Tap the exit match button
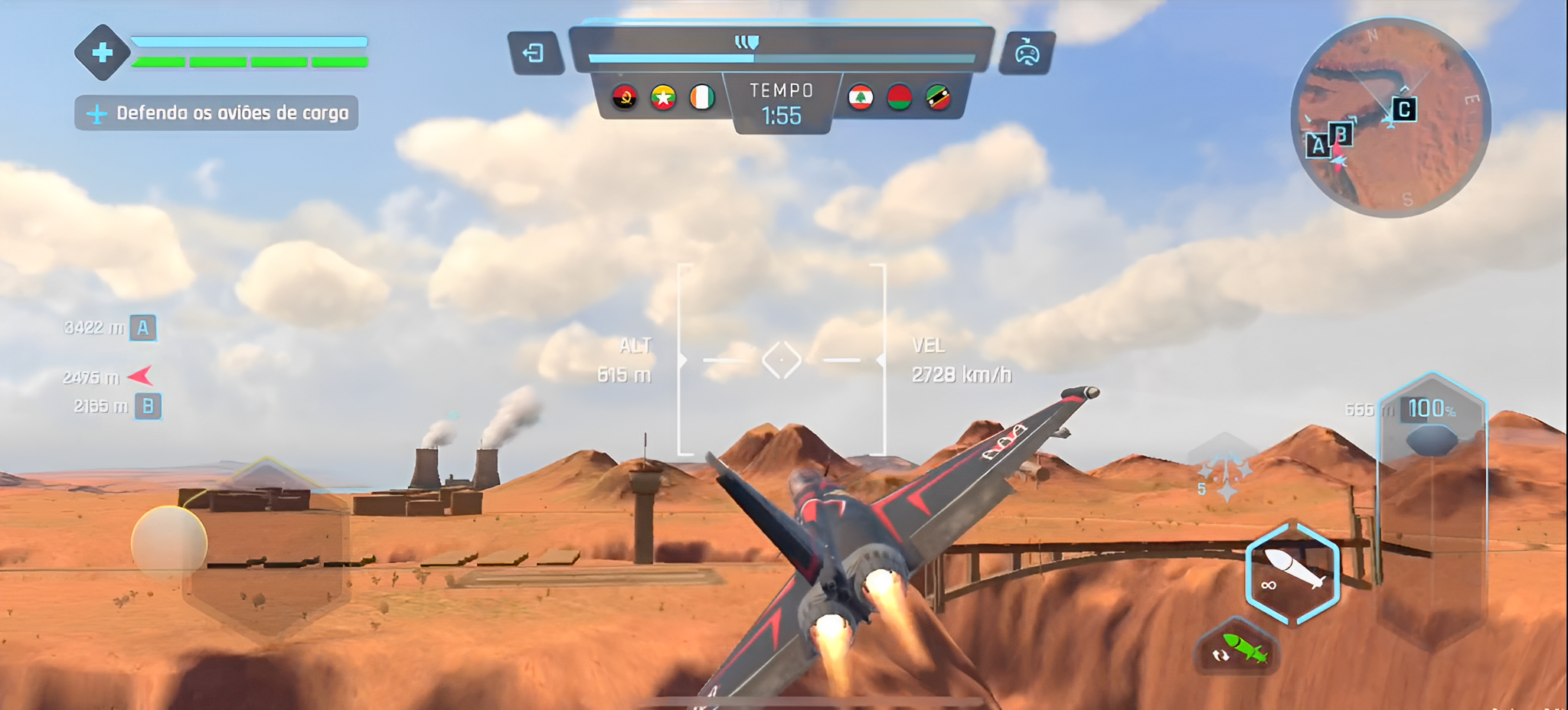1568x710 pixels. [x=534, y=53]
